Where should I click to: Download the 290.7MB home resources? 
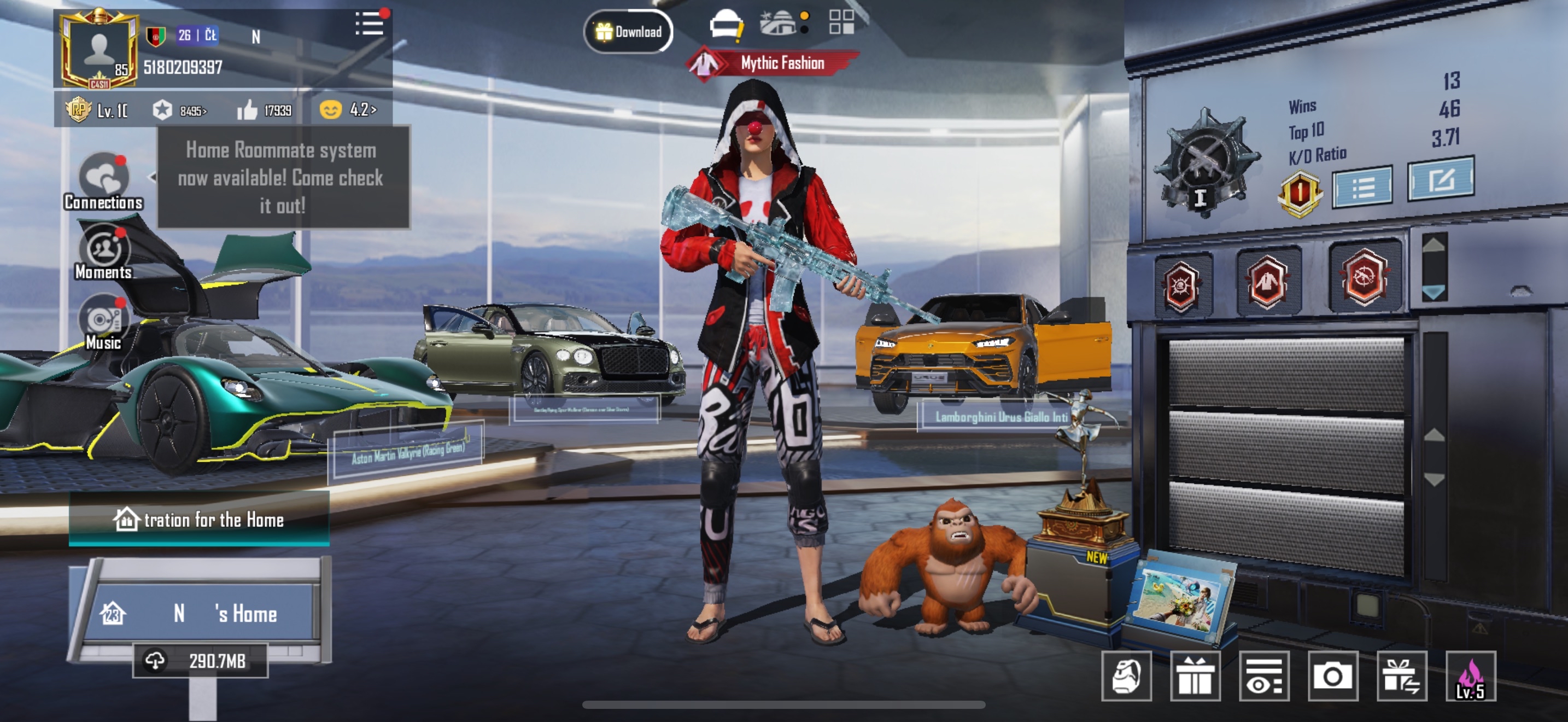[x=201, y=661]
